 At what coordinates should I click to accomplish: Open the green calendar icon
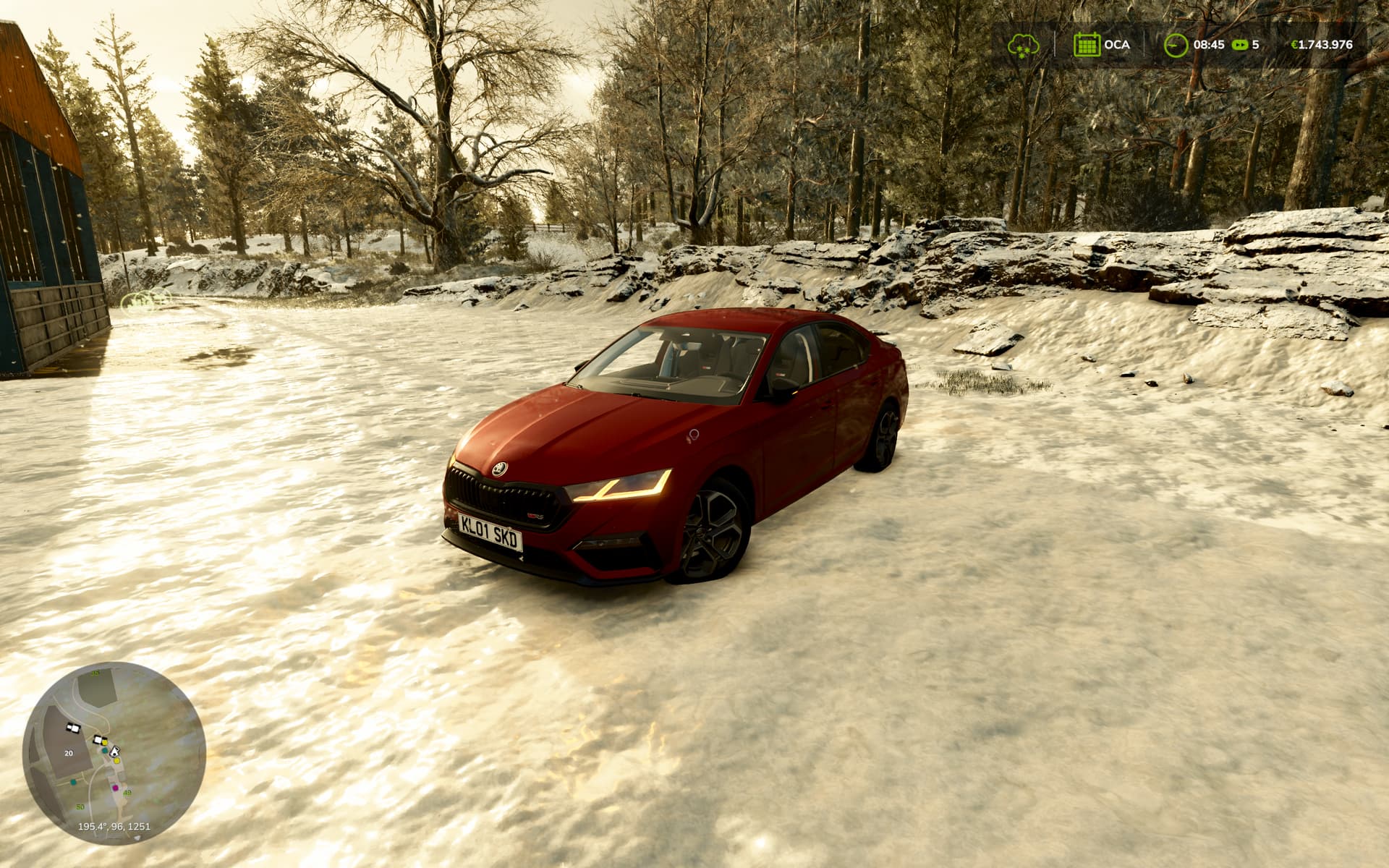(x=1086, y=45)
